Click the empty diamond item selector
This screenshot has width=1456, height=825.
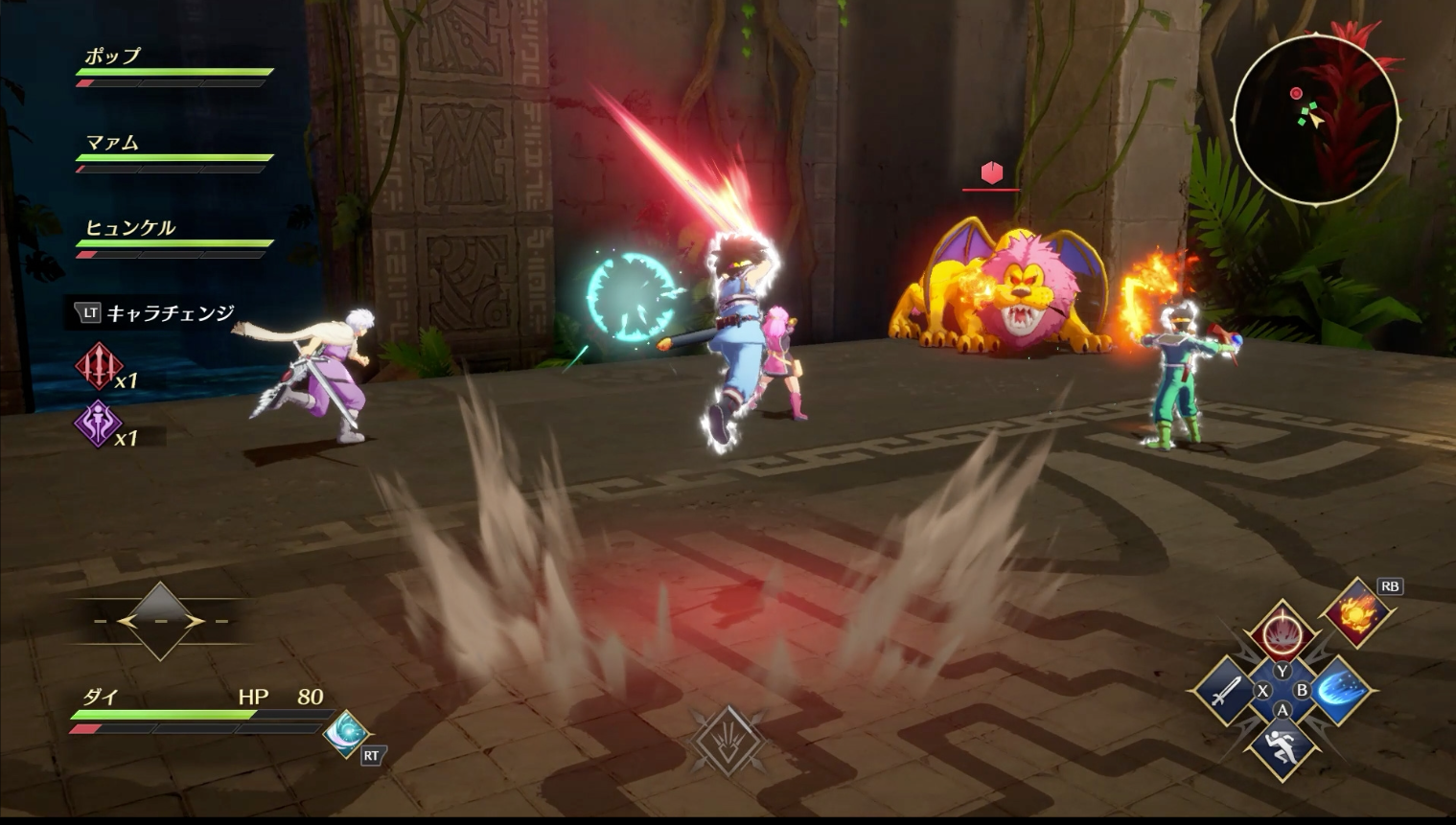[x=160, y=621]
